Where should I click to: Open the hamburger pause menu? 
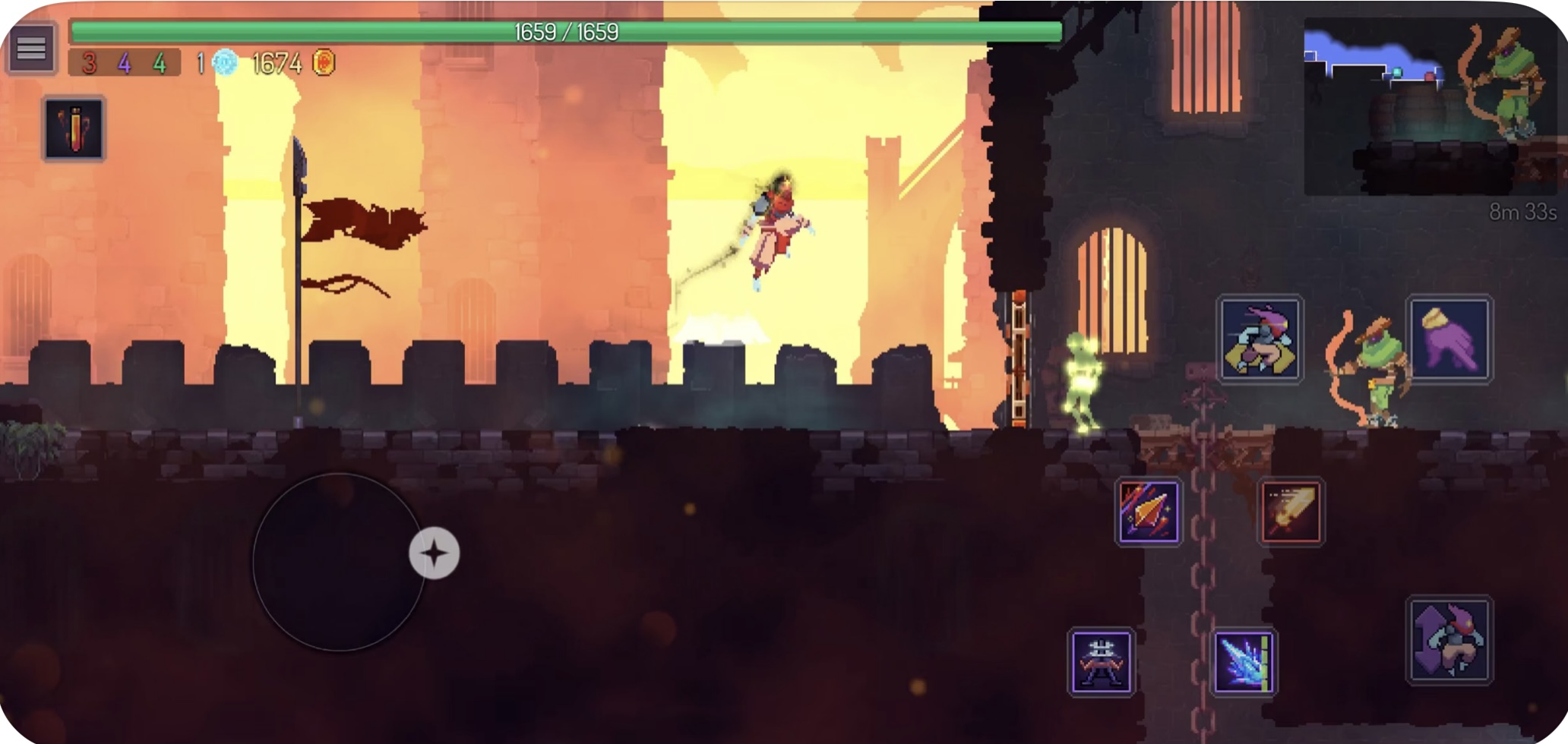pyautogui.click(x=31, y=49)
